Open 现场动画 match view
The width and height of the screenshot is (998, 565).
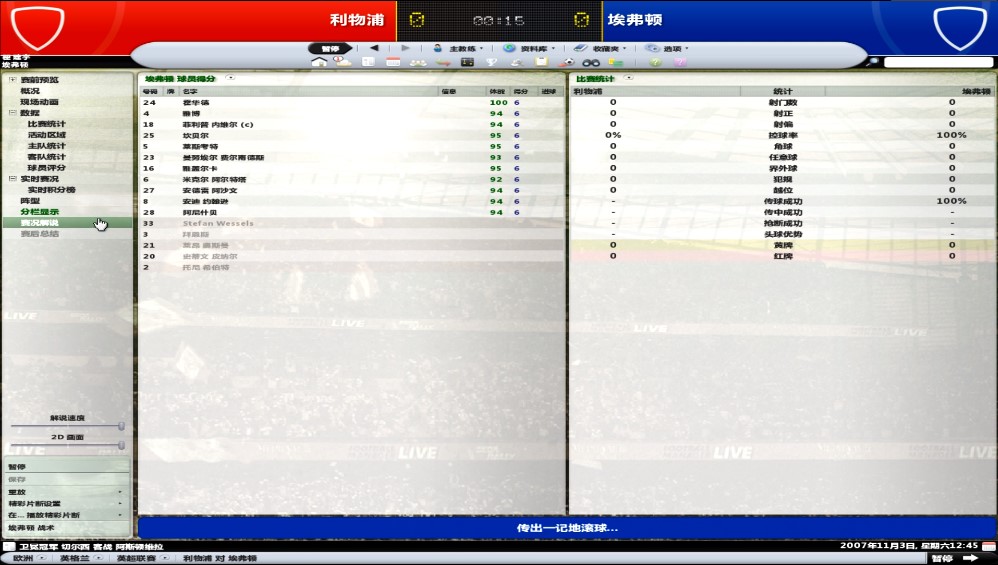39,102
